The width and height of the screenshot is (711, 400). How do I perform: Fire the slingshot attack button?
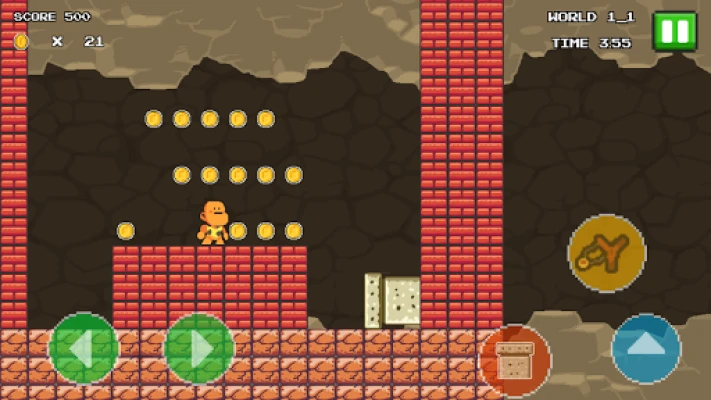(x=606, y=253)
